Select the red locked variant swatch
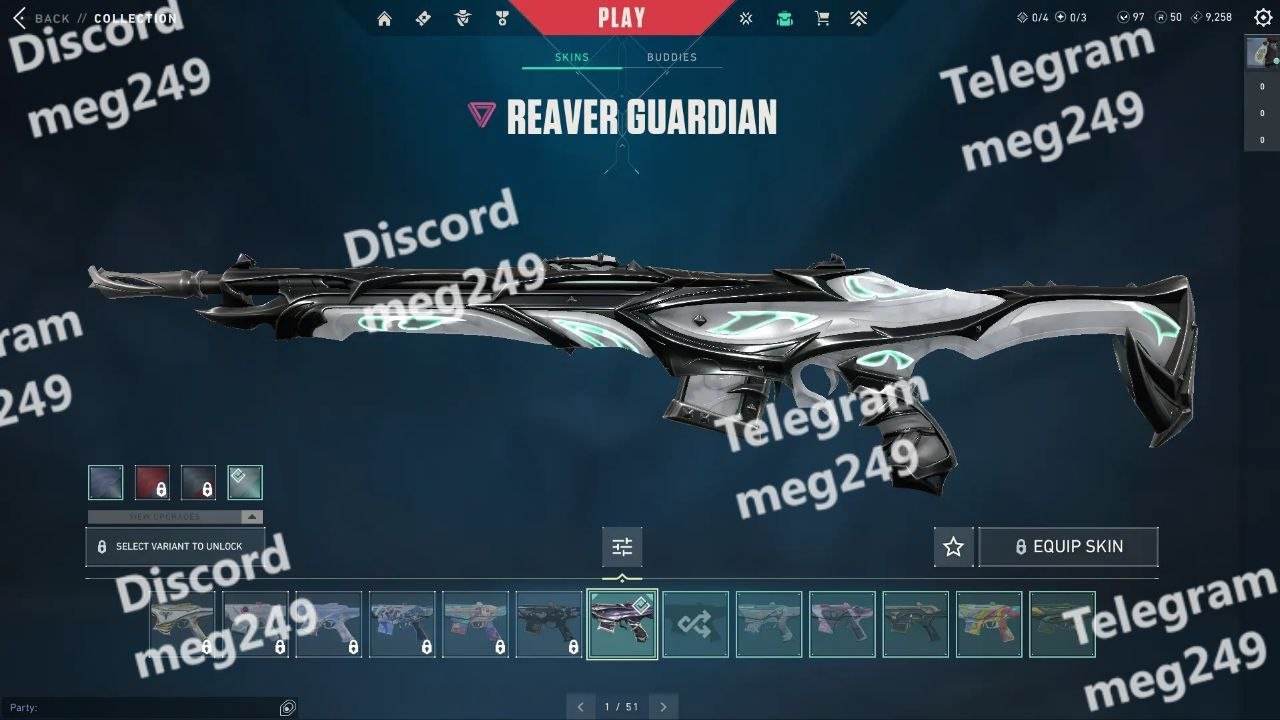The width and height of the screenshot is (1280, 720). click(152, 482)
